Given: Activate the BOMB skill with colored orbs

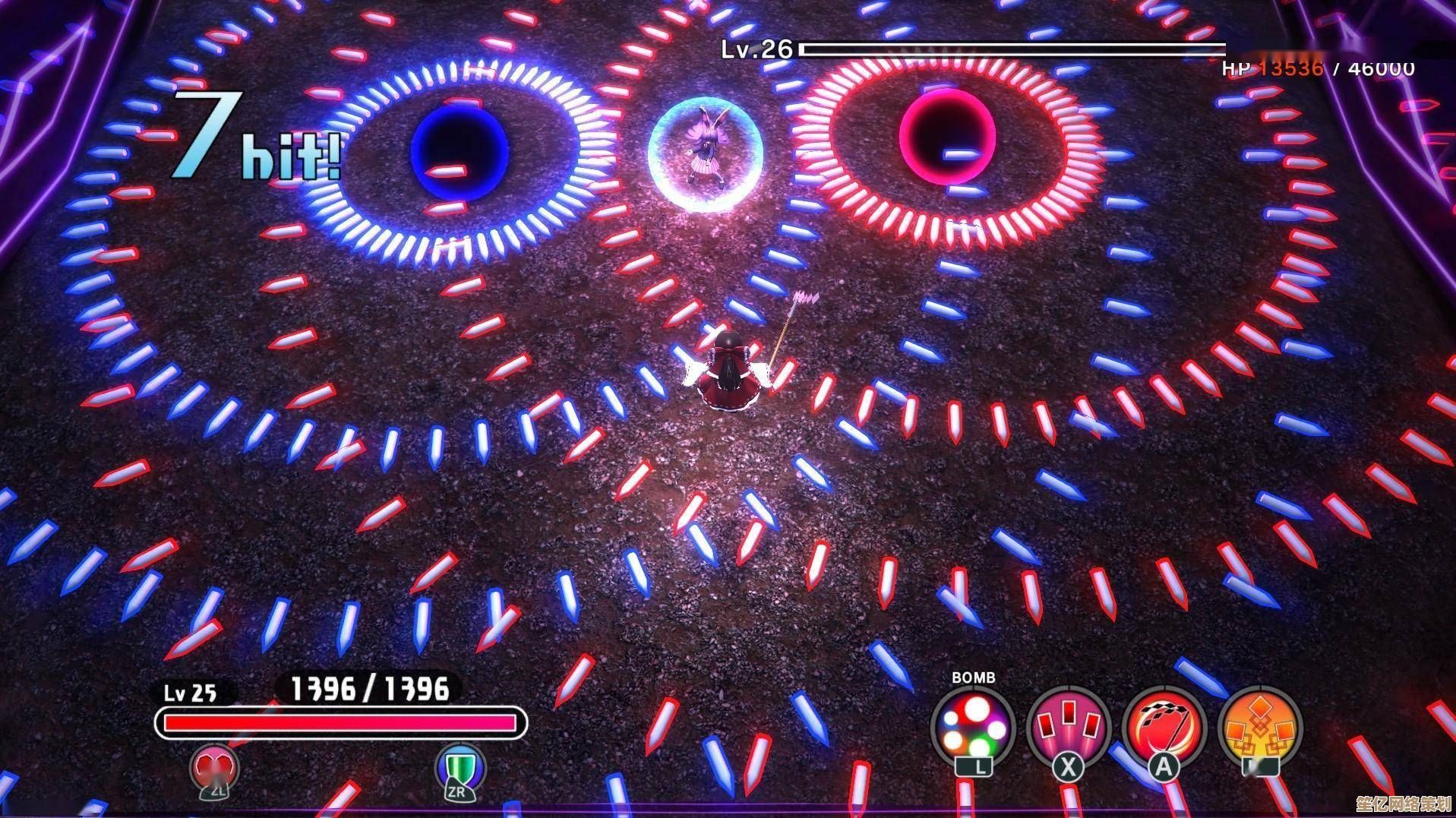Looking at the screenshot, I should [973, 728].
